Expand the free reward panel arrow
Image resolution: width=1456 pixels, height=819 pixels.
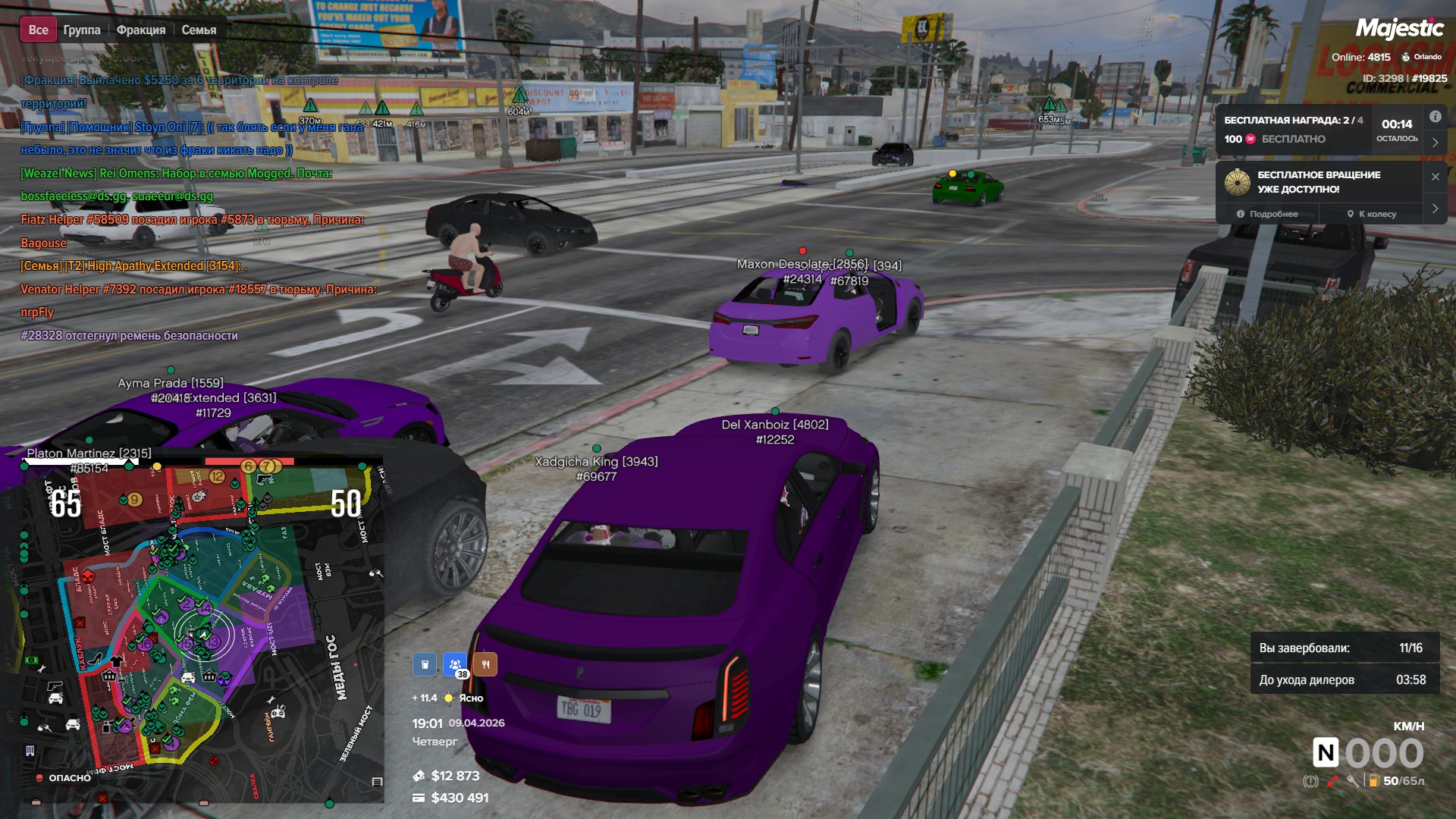1435,142
